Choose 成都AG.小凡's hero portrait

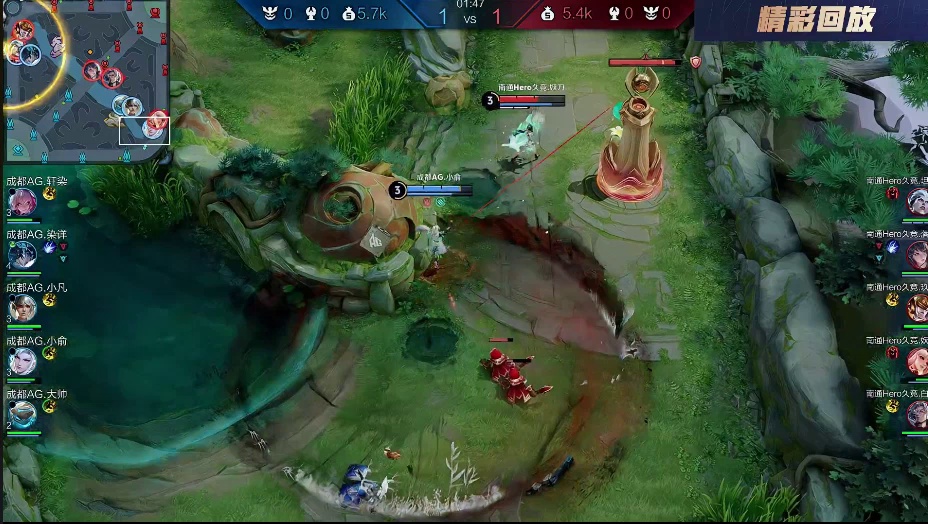click(x=22, y=308)
